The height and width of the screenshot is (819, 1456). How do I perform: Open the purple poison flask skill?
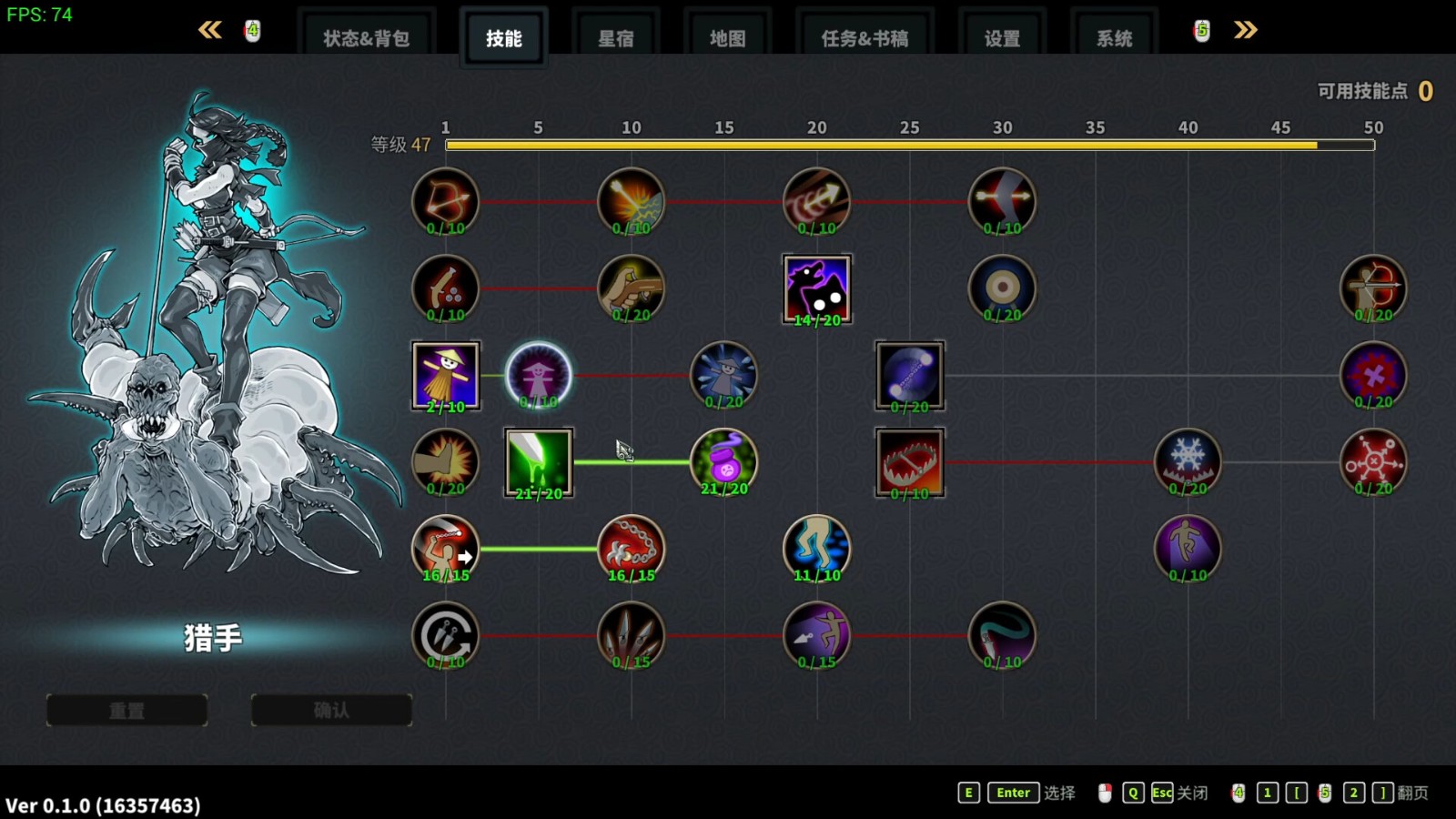click(723, 462)
